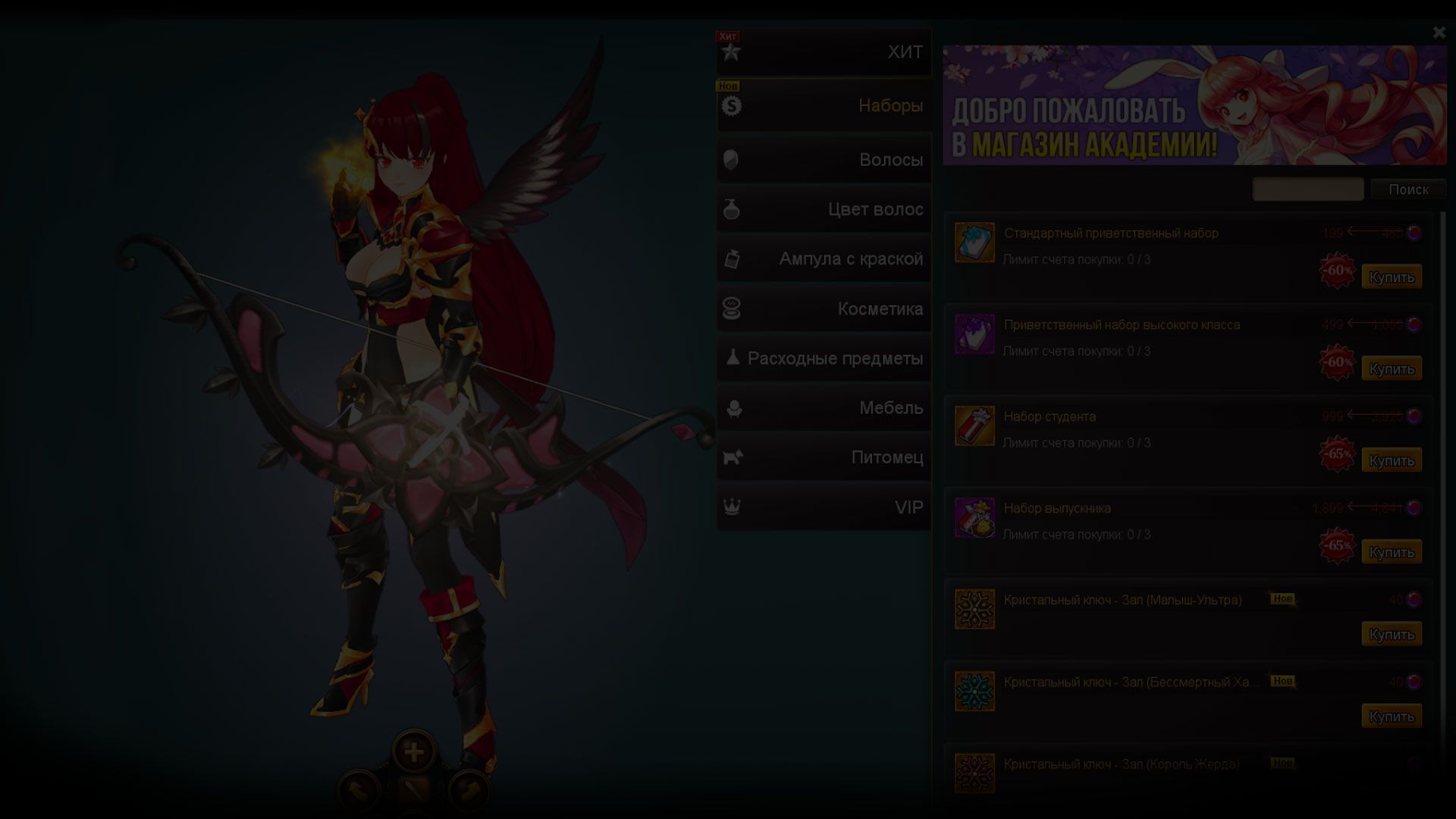Buy the Набор выпускника bundle
Image resolution: width=1456 pixels, height=819 pixels.
coord(1391,553)
